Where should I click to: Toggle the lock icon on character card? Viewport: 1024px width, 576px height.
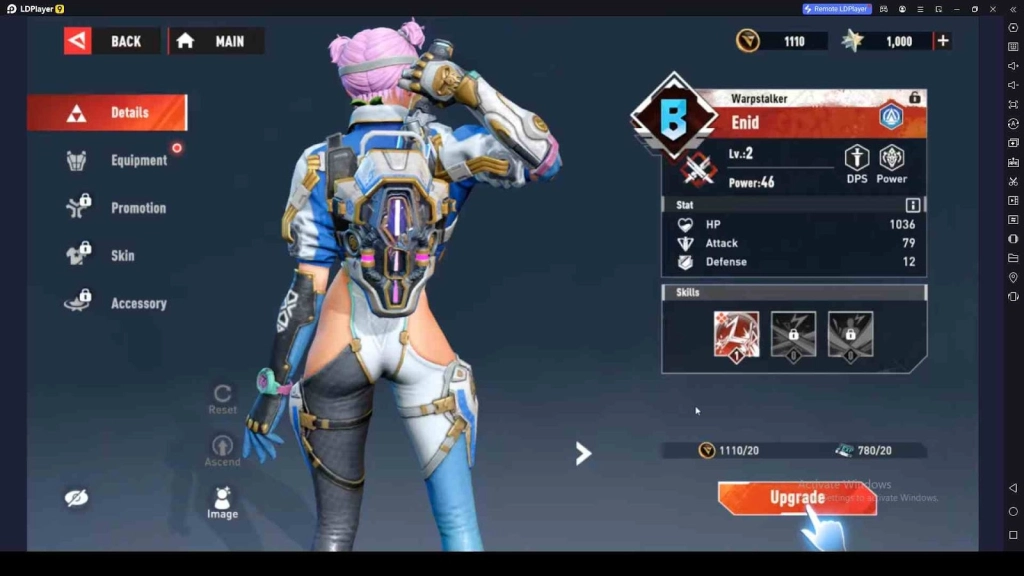914,97
